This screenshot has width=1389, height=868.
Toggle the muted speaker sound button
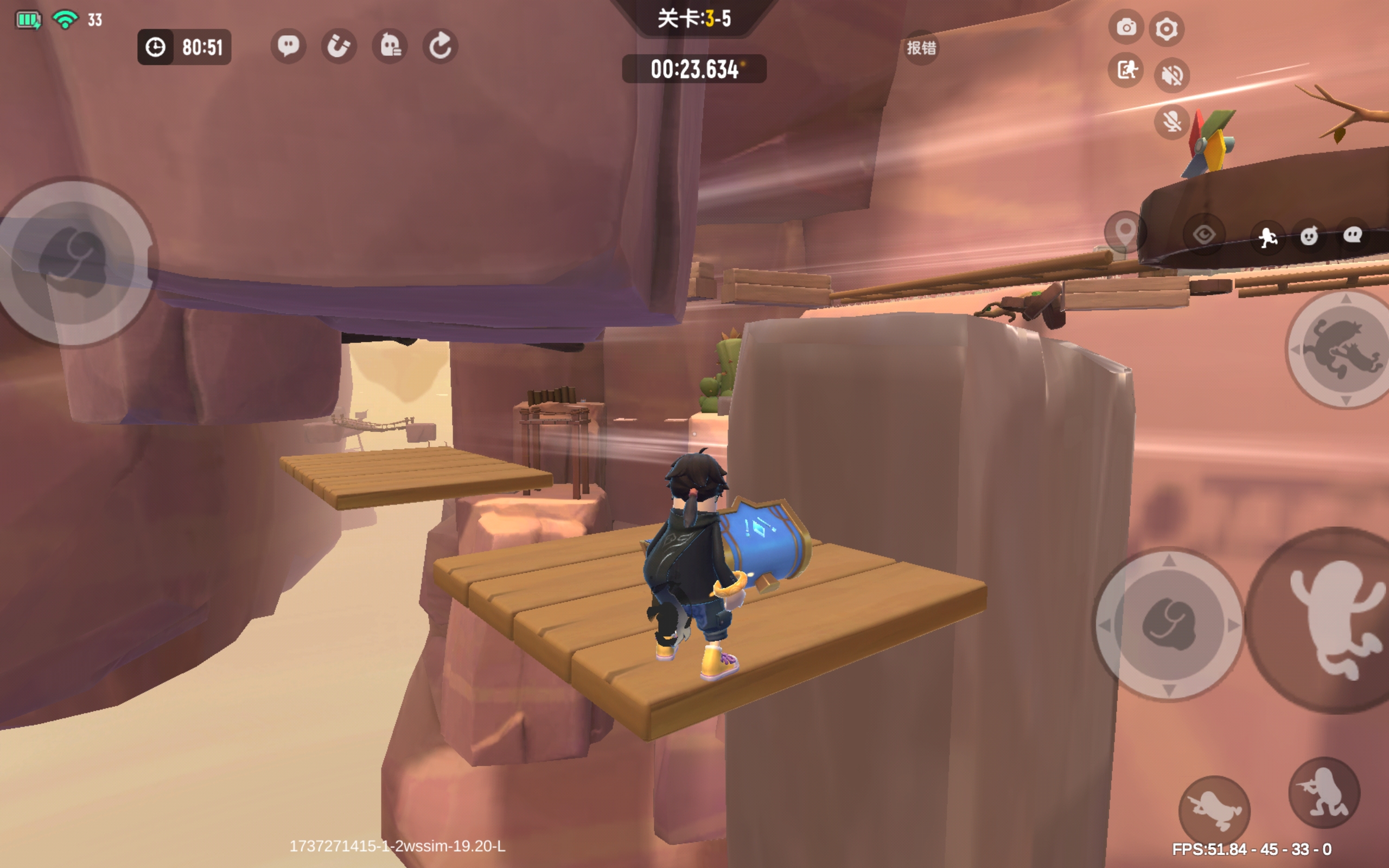point(1171,75)
